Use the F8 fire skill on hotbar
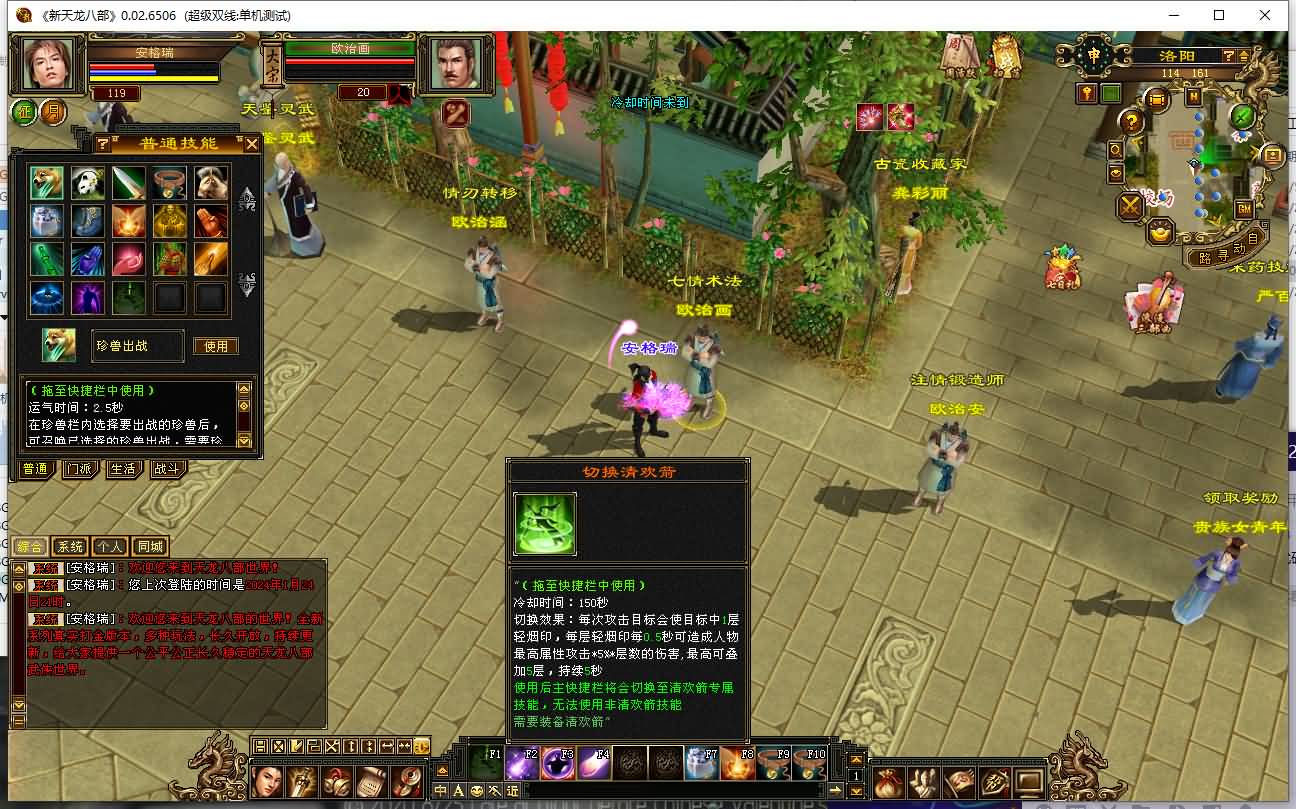Screen dimensions: 1296x809 pos(738,763)
